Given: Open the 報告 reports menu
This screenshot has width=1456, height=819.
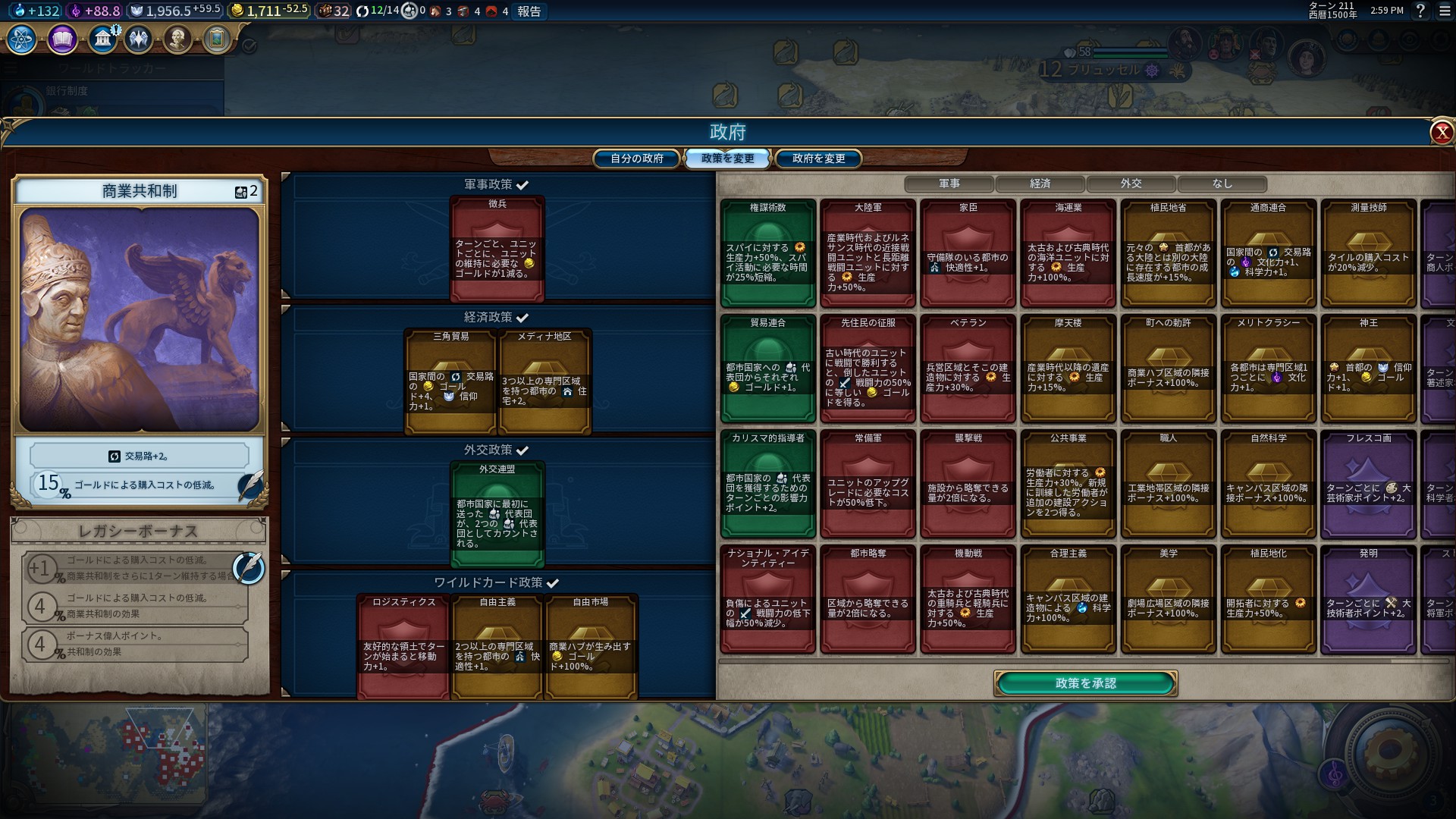Looking at the screenshot, I should click(529, 11).
